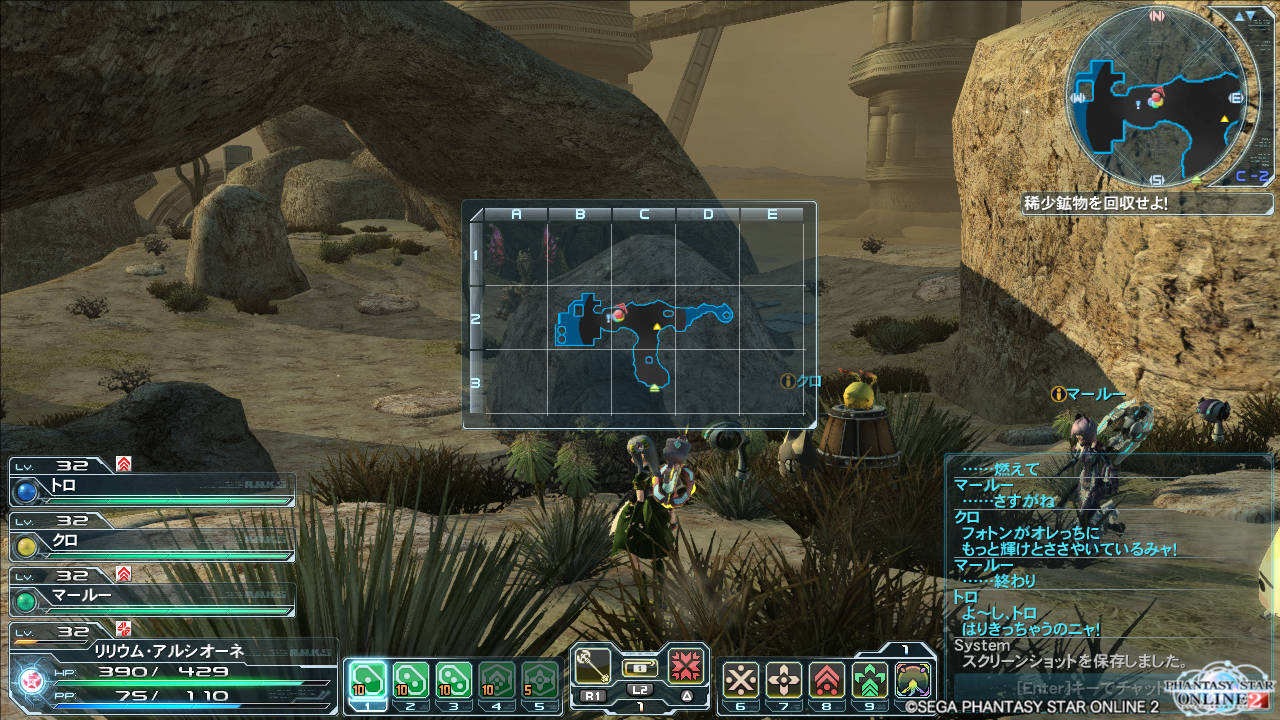The image size is (1280, 720).
Task: Select party member トロ
Action: coord(152,490)
